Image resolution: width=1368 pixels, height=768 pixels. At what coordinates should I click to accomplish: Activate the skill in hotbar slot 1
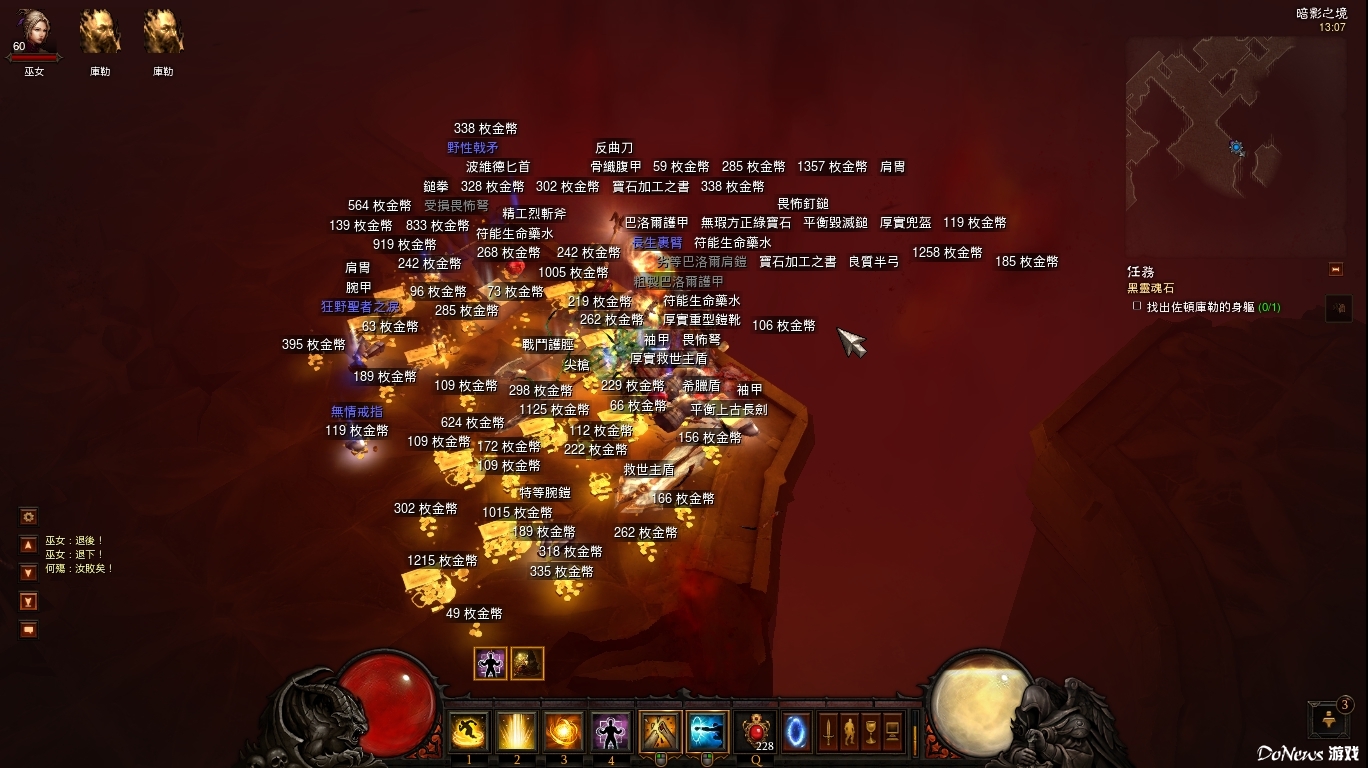(468, 732)
